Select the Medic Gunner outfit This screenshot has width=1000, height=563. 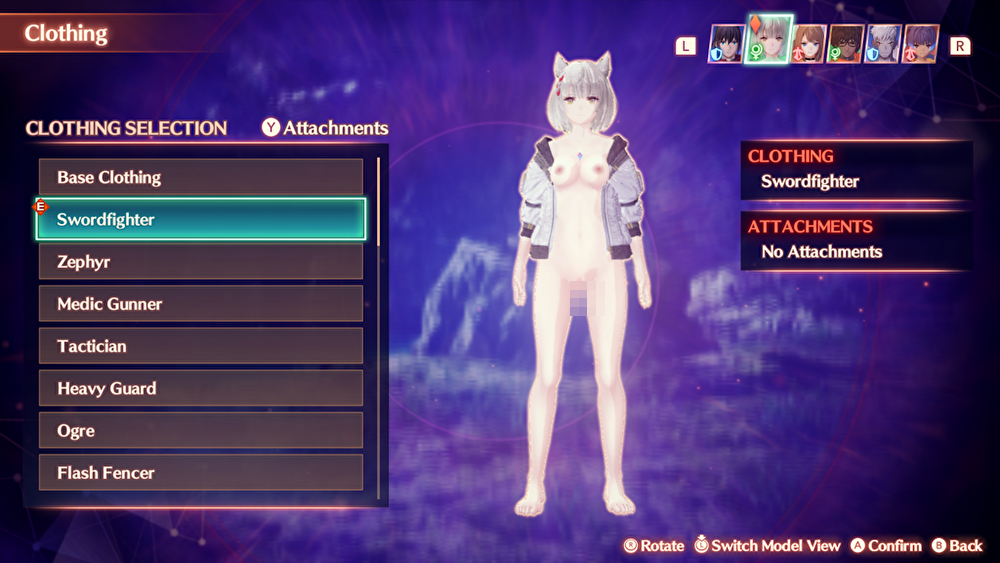(x=200, y=304)
